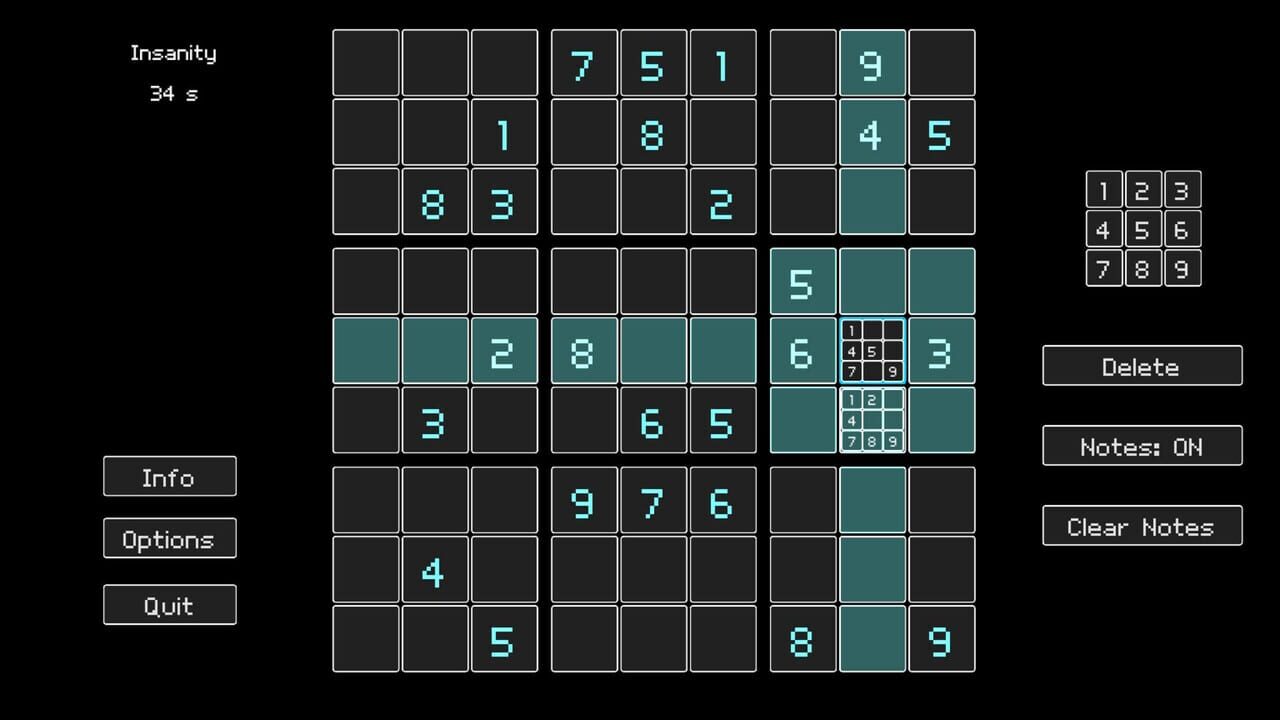This screenshot has height=720, width=1280.
Task: Click the cell containing 8 in the bottom row
Action: pyautogui.click(x=802, y=642)
